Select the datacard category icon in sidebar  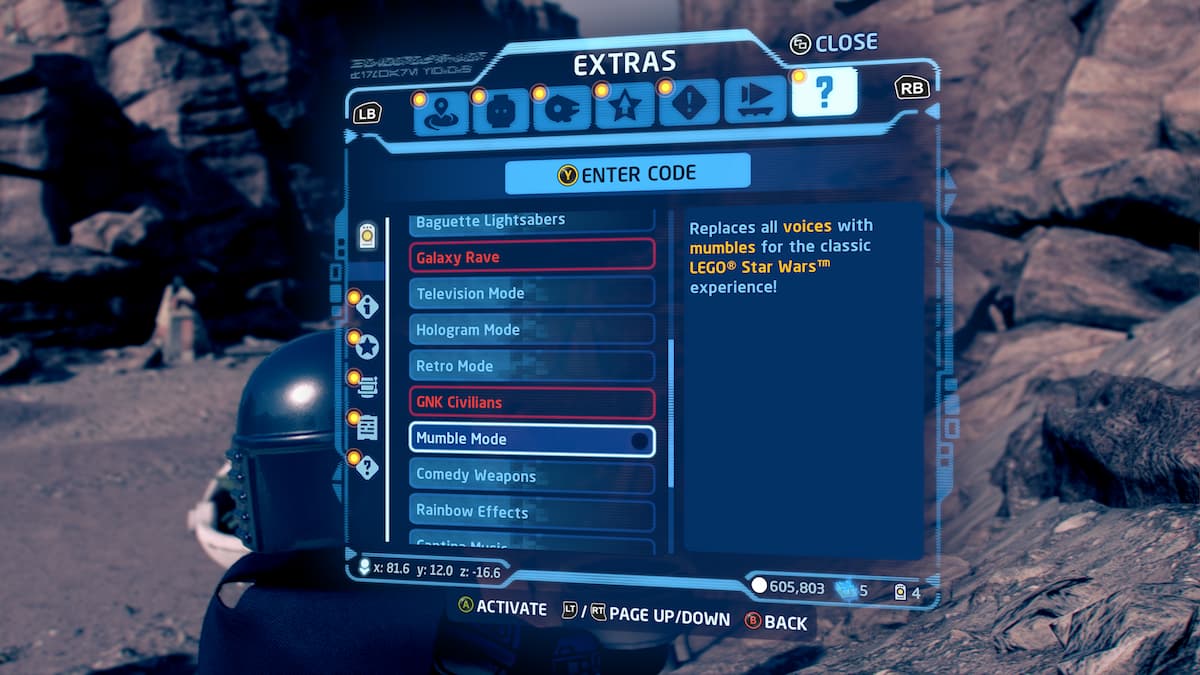[367, 236]
